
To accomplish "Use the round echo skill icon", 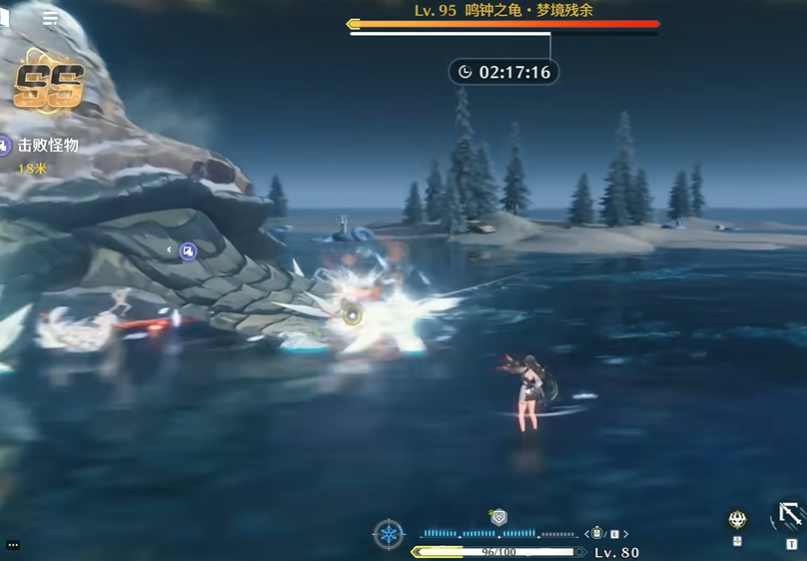I will pyautogui.click(x=737, y=519).
